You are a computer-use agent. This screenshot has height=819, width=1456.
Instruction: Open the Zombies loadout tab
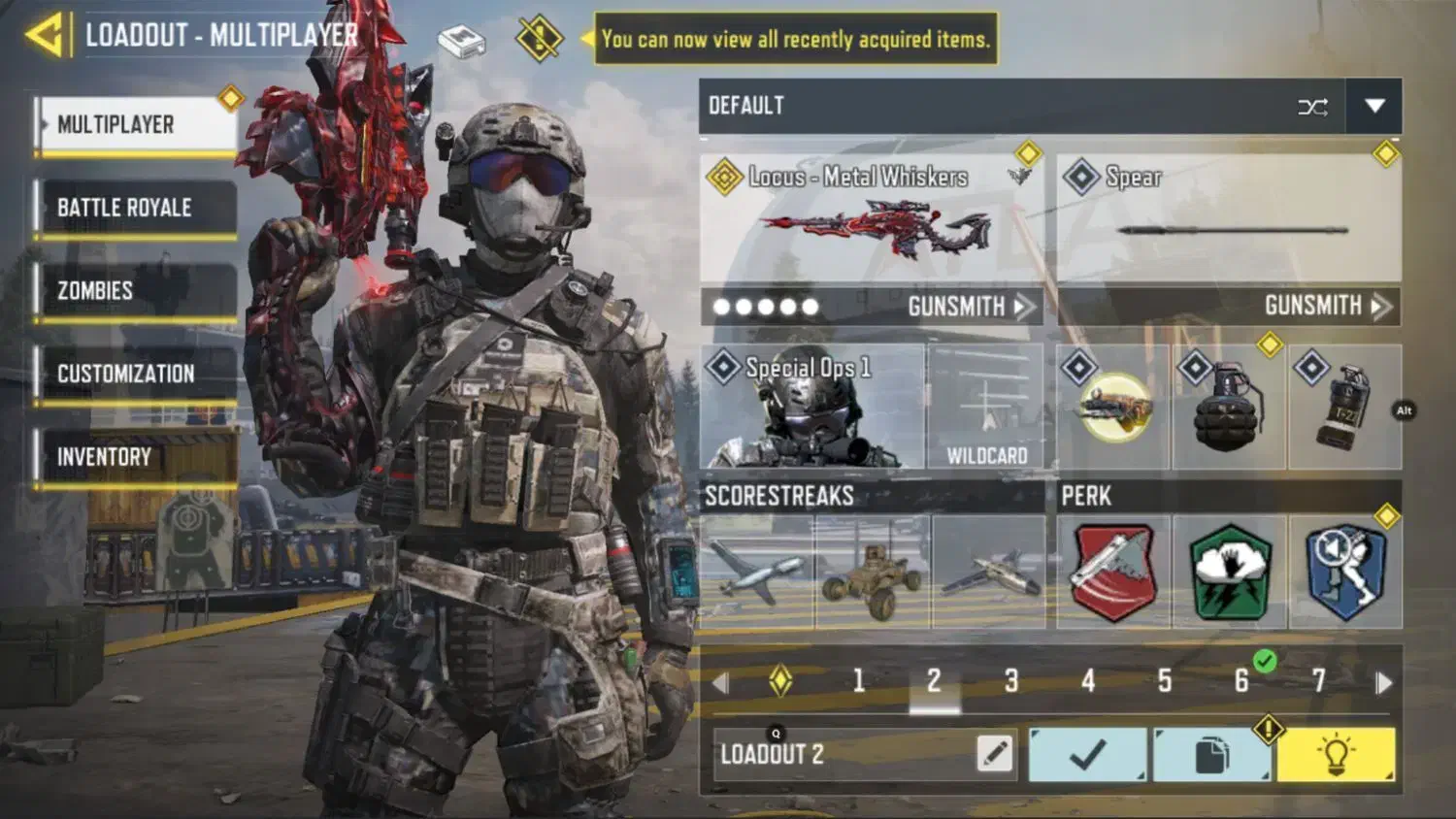[x=136, y=291]
